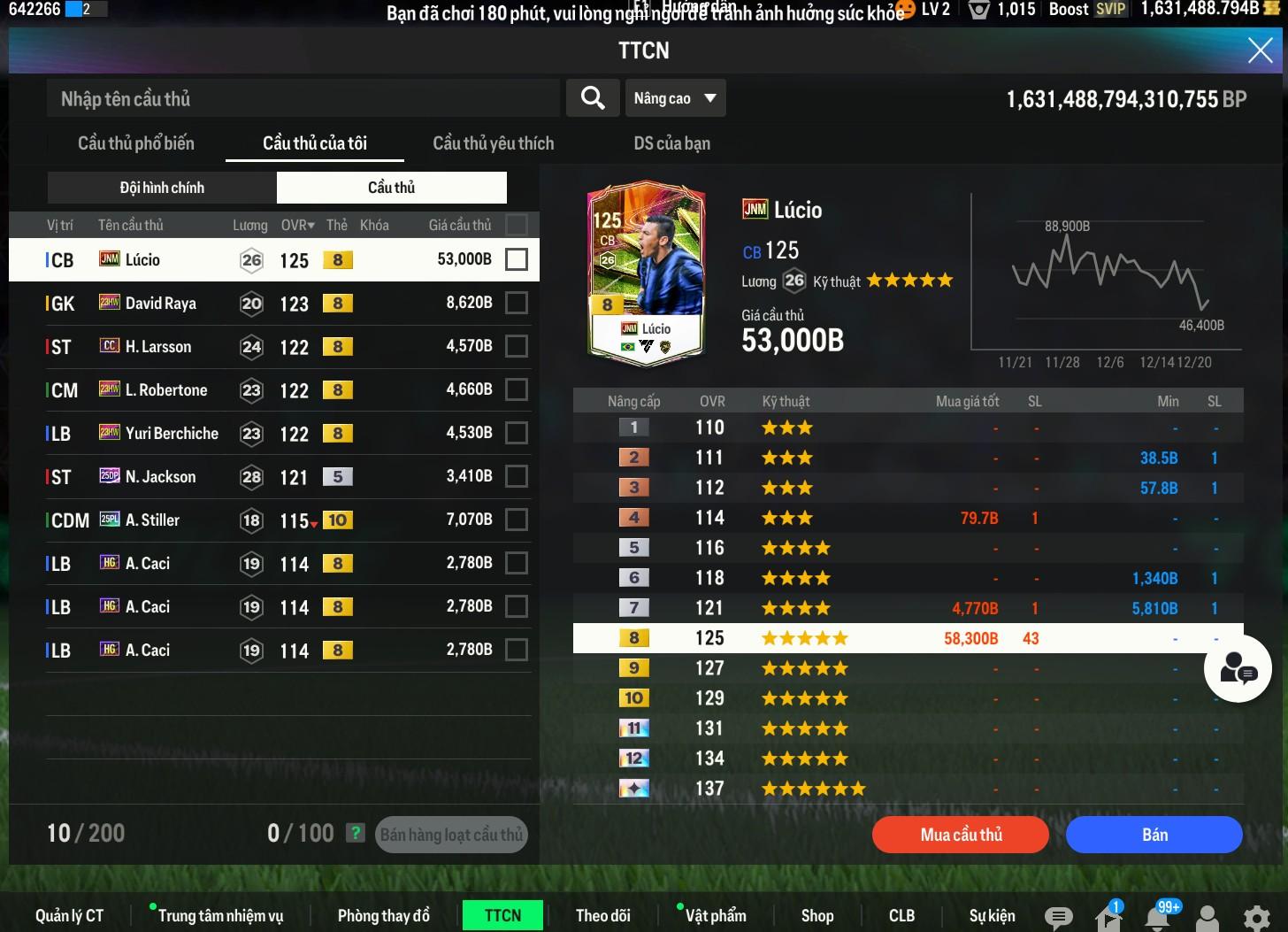Sell player with the blue Bán button

click(x=1154, y=835)
